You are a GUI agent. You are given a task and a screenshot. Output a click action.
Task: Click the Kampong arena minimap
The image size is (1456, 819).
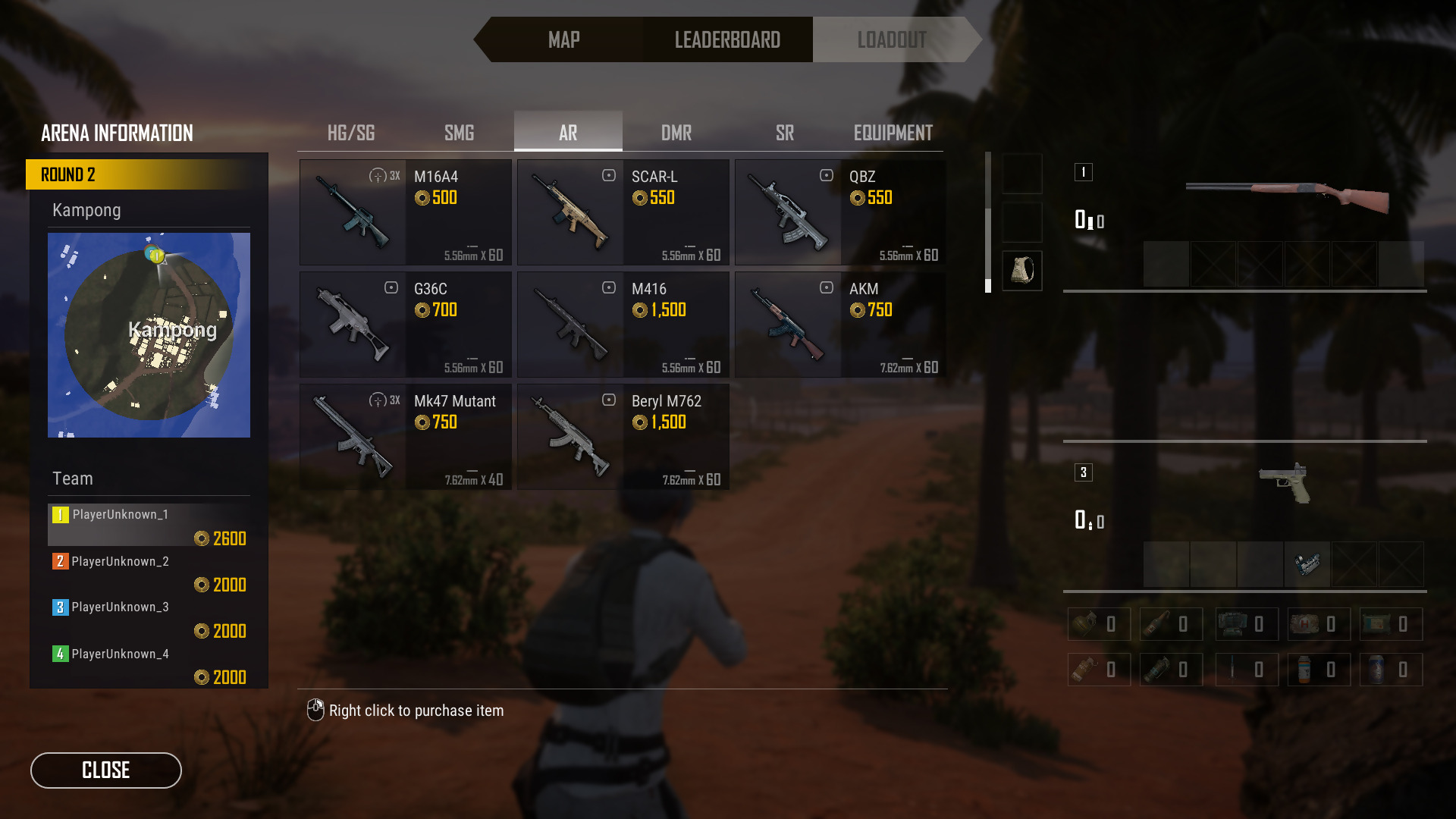pyautogui.click(x=149, y=335)
